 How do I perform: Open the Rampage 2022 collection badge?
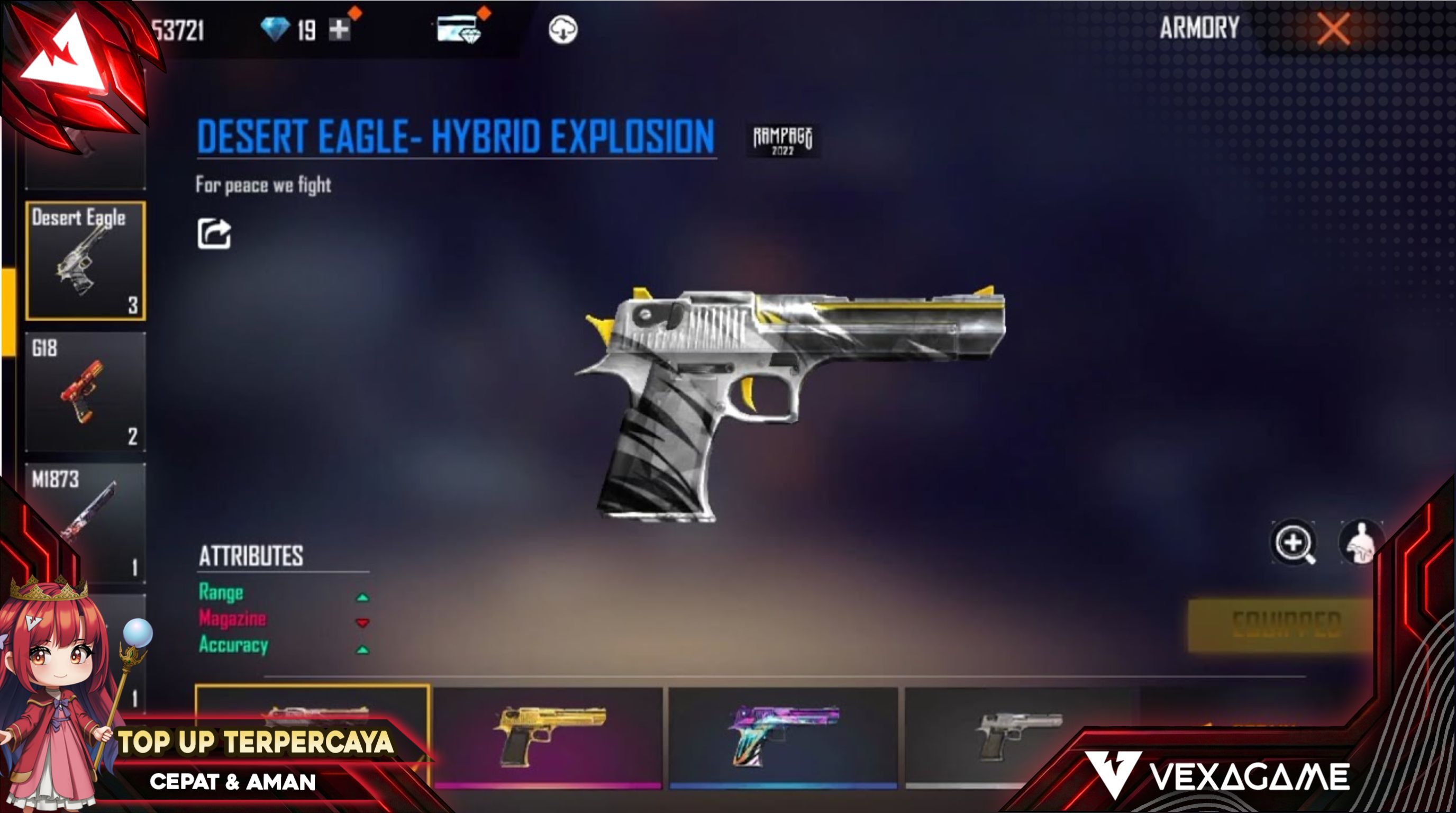[782, 140]
